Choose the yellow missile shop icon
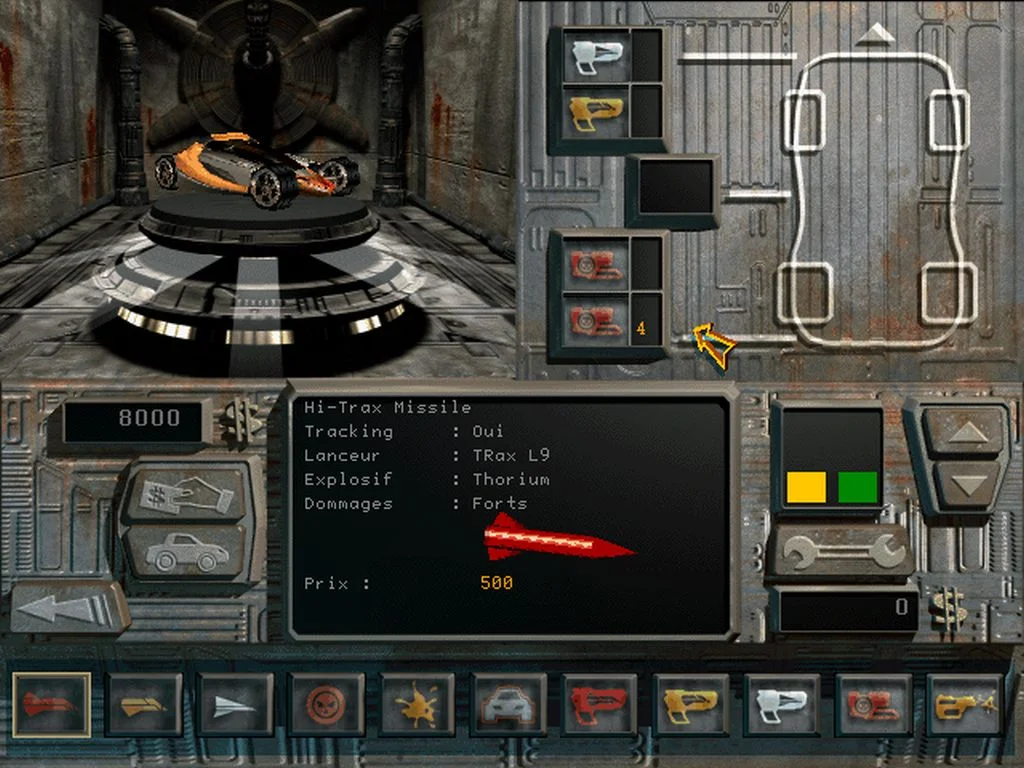1024x768 pixels. 144,704
